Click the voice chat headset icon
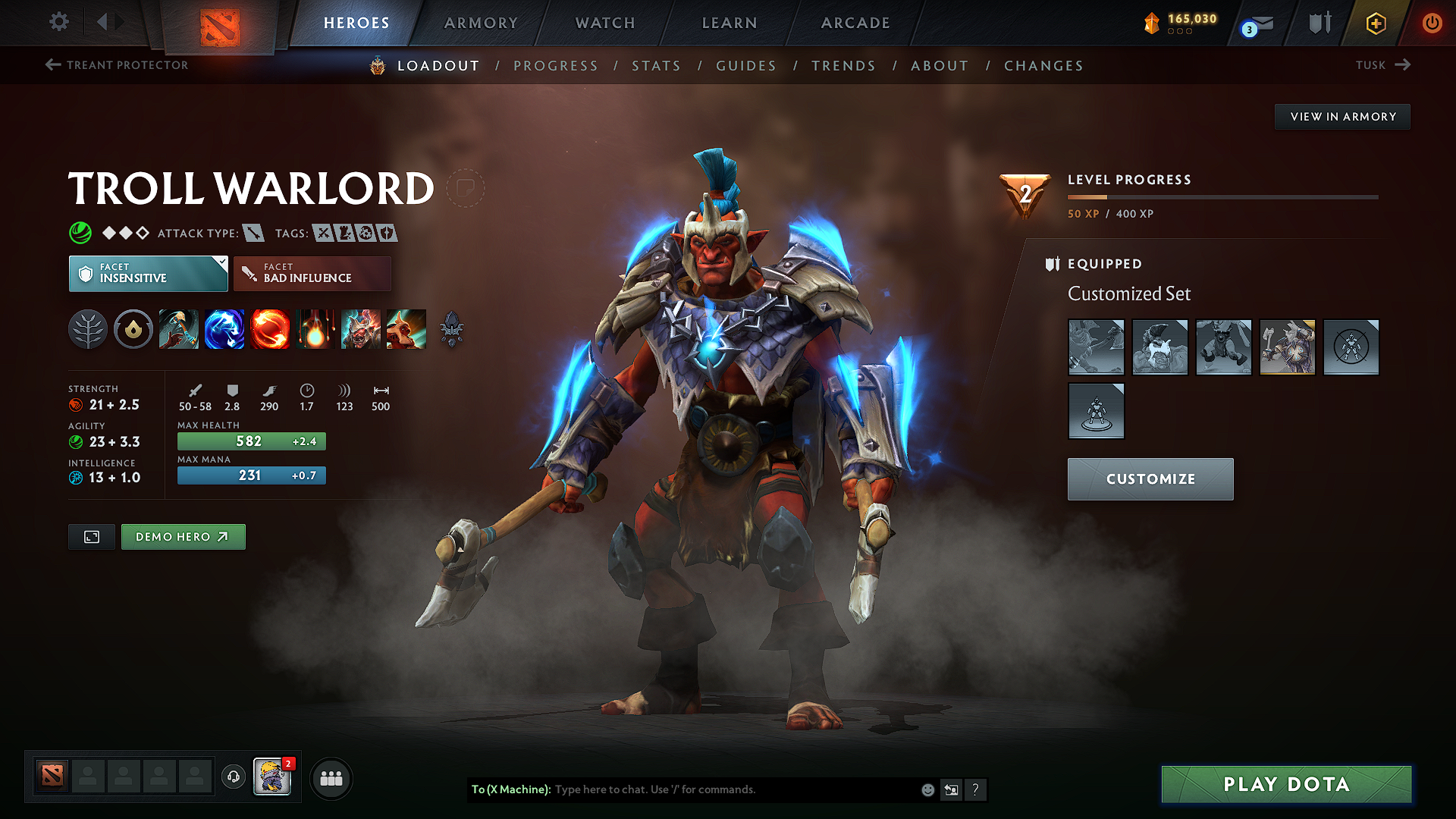1456x819 pixels. click(234, 778)
